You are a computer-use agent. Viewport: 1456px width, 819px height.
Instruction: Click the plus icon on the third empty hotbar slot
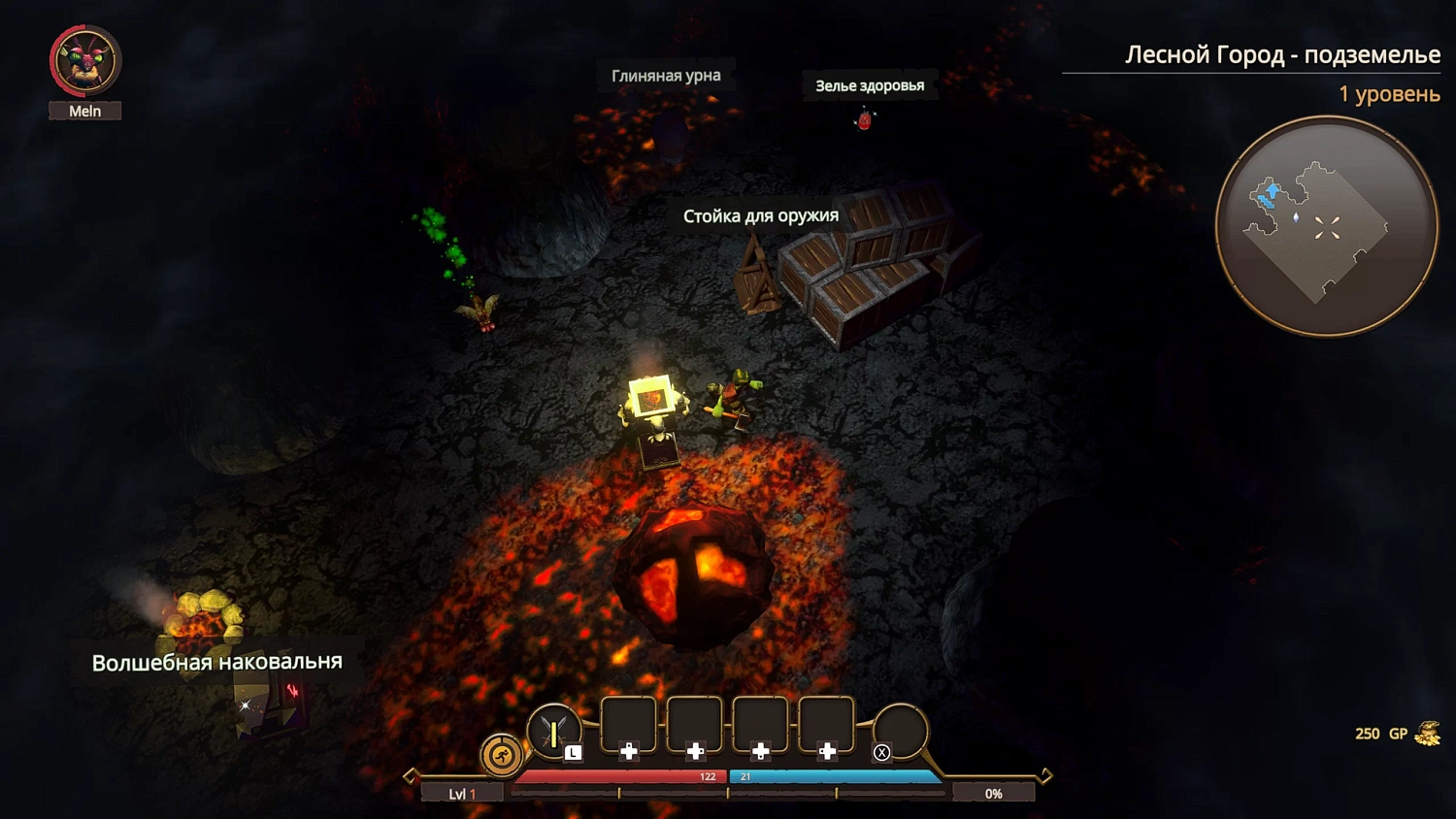(x=761, y=749)
